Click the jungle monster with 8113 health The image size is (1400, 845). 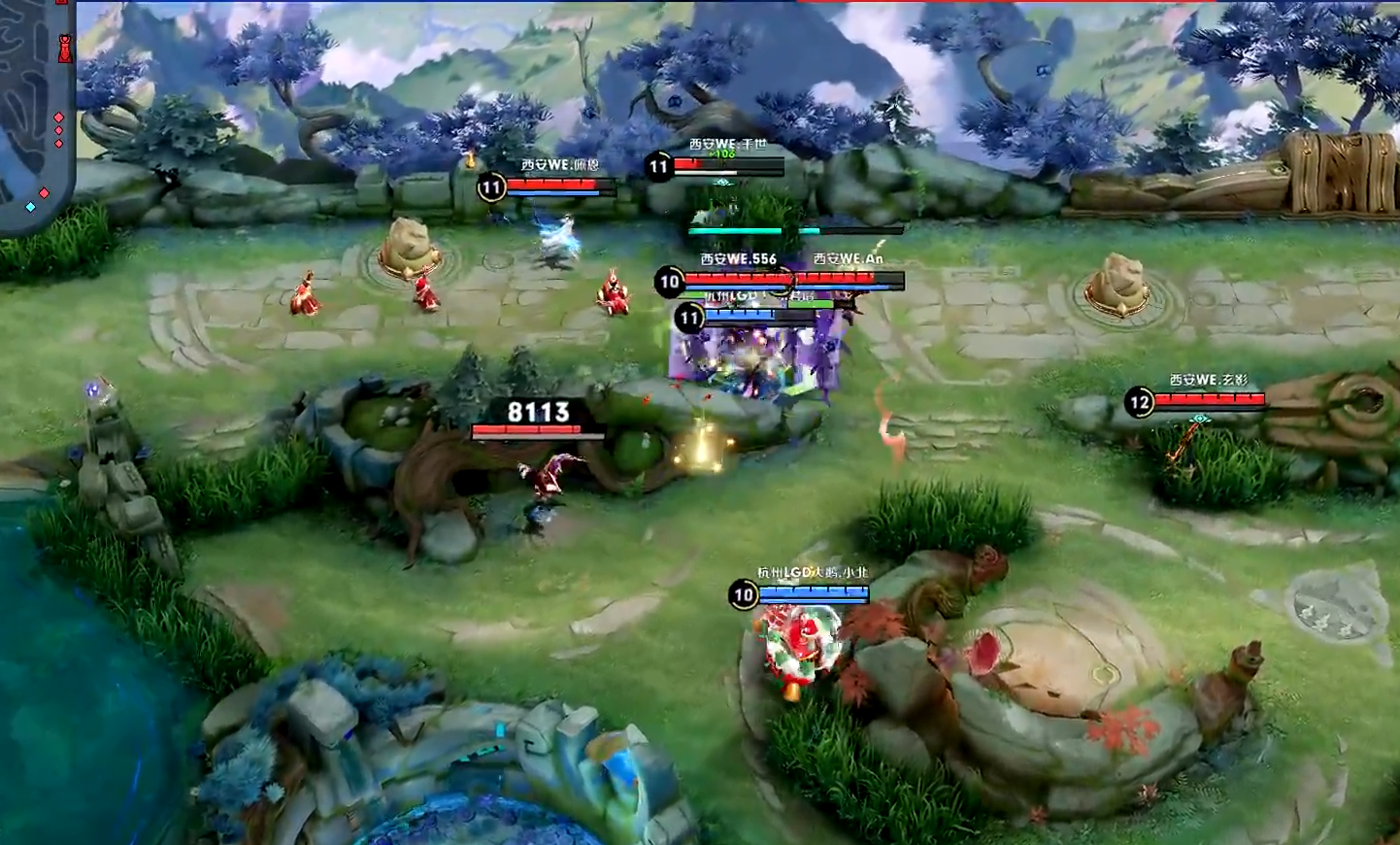(x=549, y=476)
